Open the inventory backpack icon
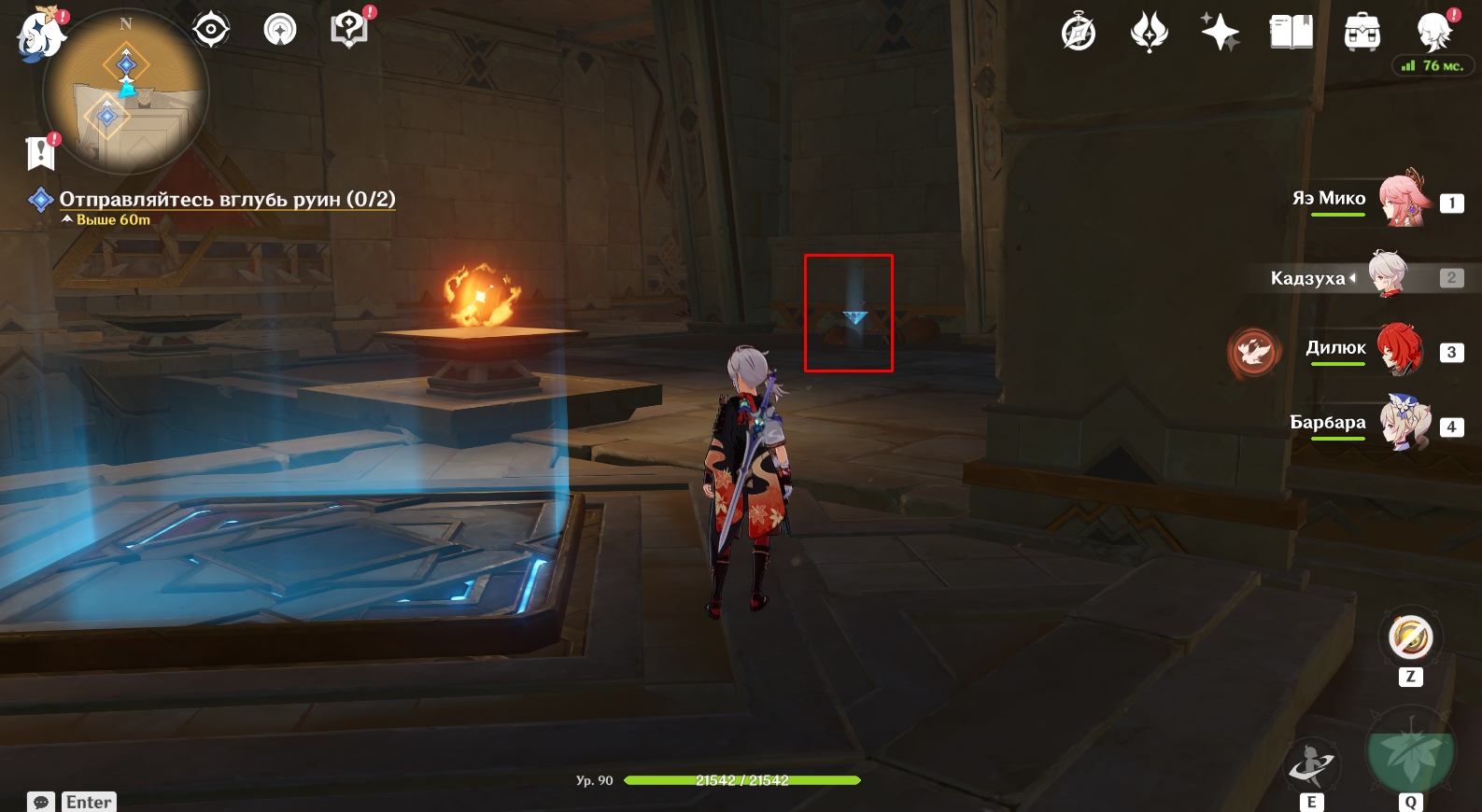This screenshot has height=812, width=1482. point(1362,33)
